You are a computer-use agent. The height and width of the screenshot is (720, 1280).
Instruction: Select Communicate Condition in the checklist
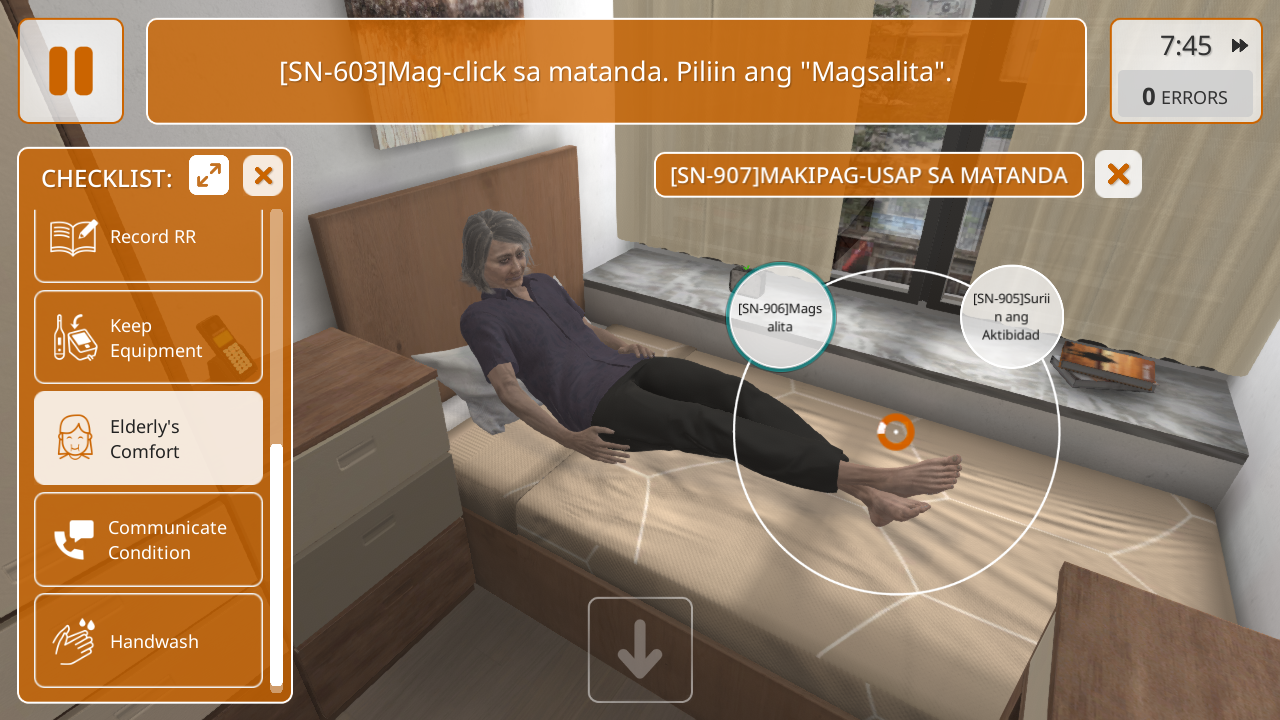[148, 540]
